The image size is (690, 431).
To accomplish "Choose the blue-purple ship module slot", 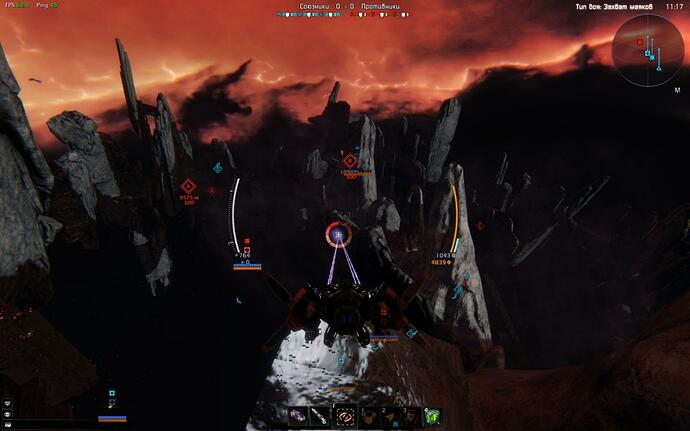I will tap(298, 415).
